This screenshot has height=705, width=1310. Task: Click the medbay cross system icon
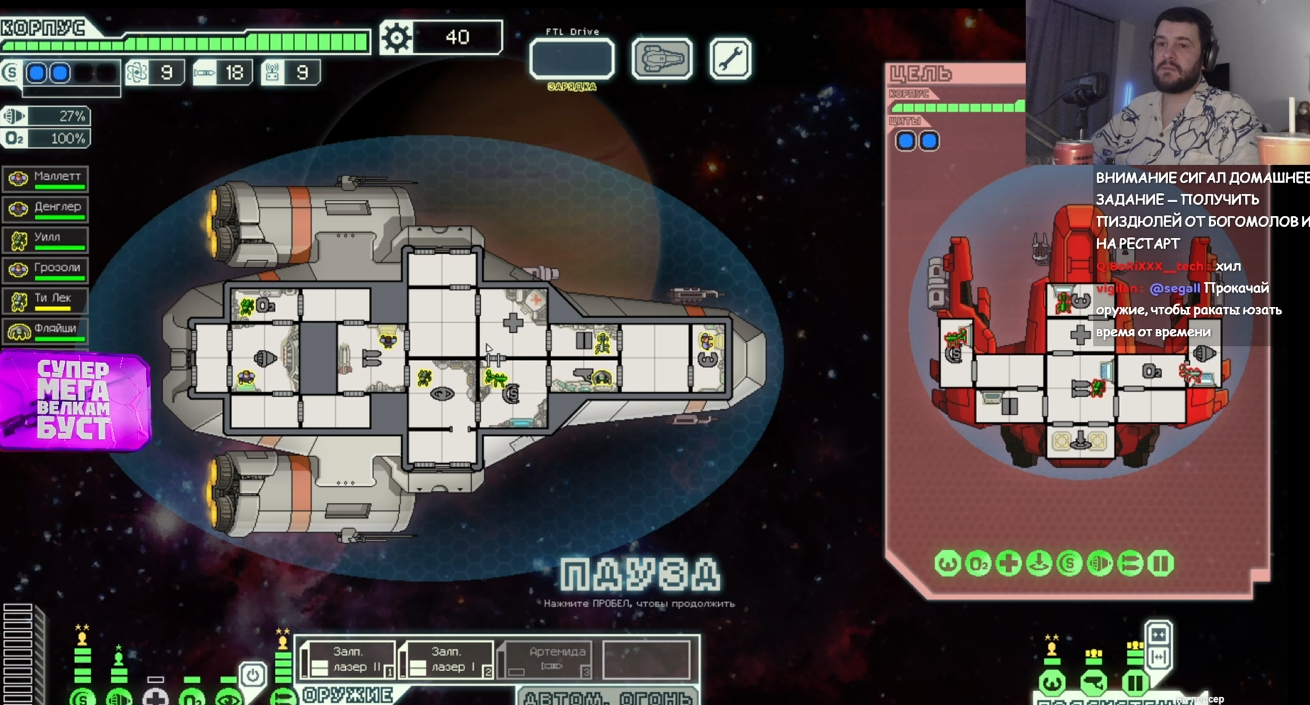155,696
